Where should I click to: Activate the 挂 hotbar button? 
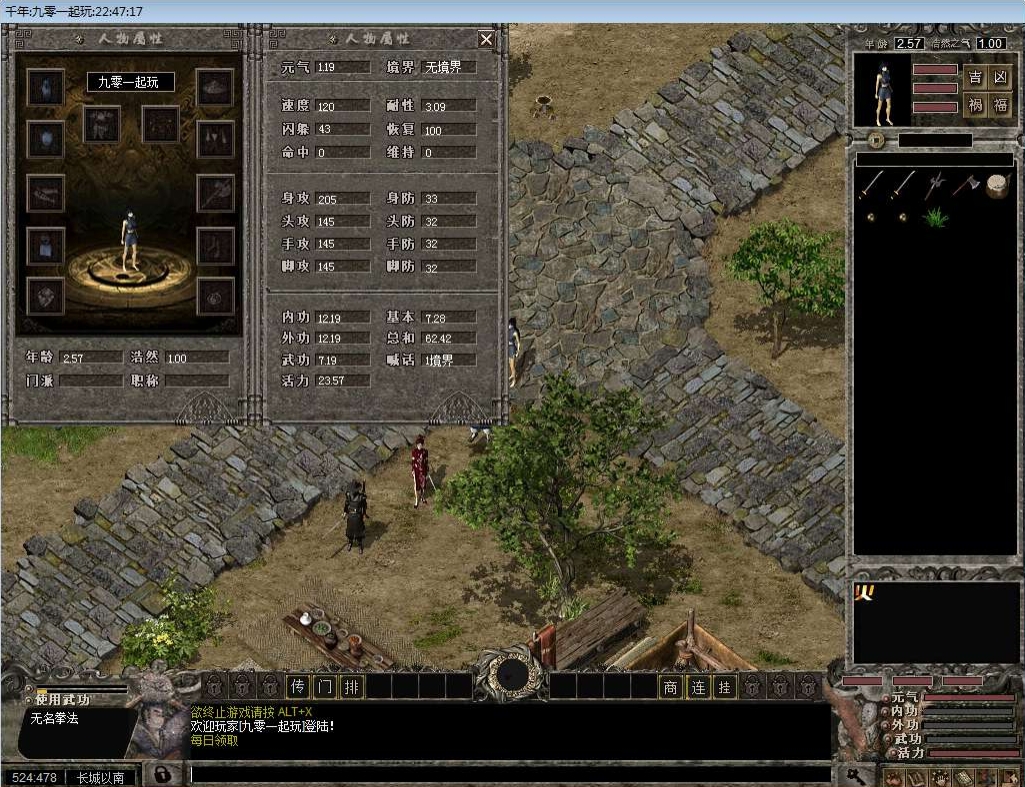(x=724, y=686)
